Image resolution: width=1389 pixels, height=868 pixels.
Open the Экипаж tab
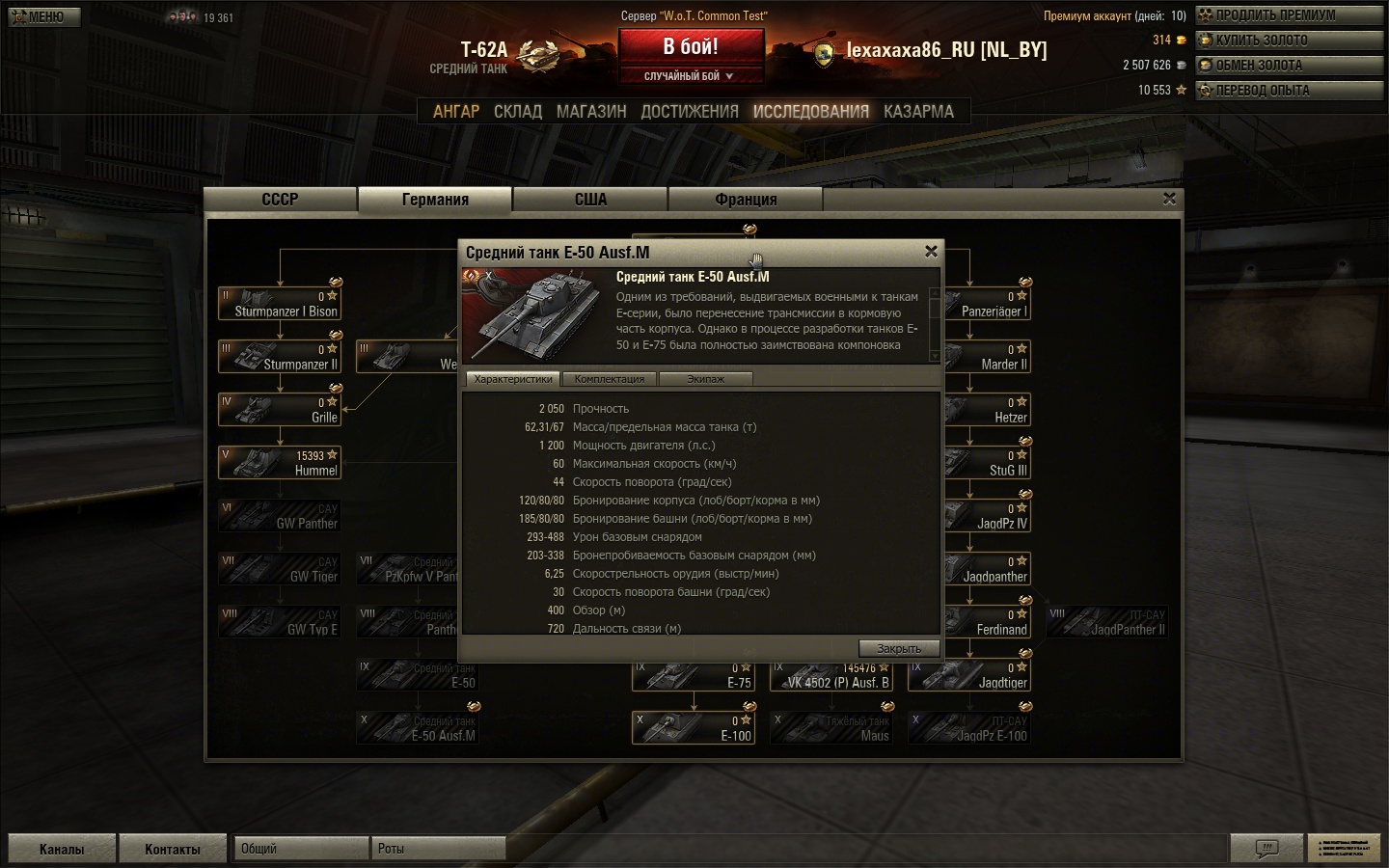(x=705, y=379)
